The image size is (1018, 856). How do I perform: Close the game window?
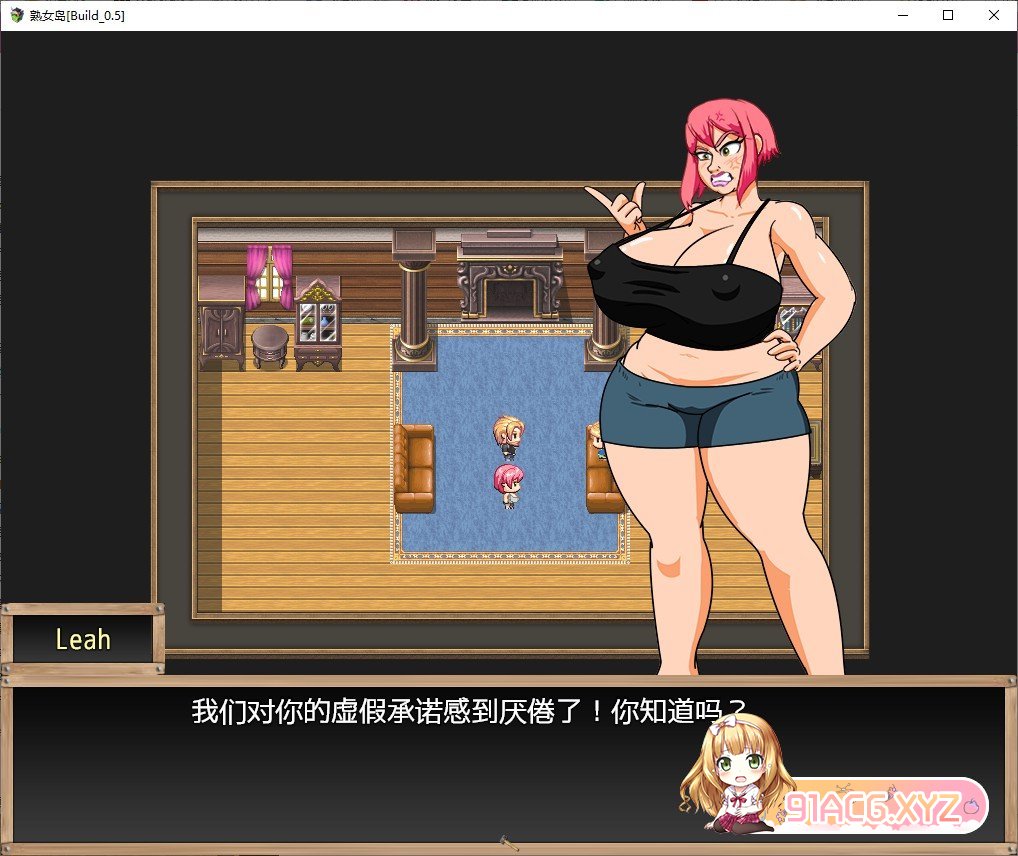(993, 15)
